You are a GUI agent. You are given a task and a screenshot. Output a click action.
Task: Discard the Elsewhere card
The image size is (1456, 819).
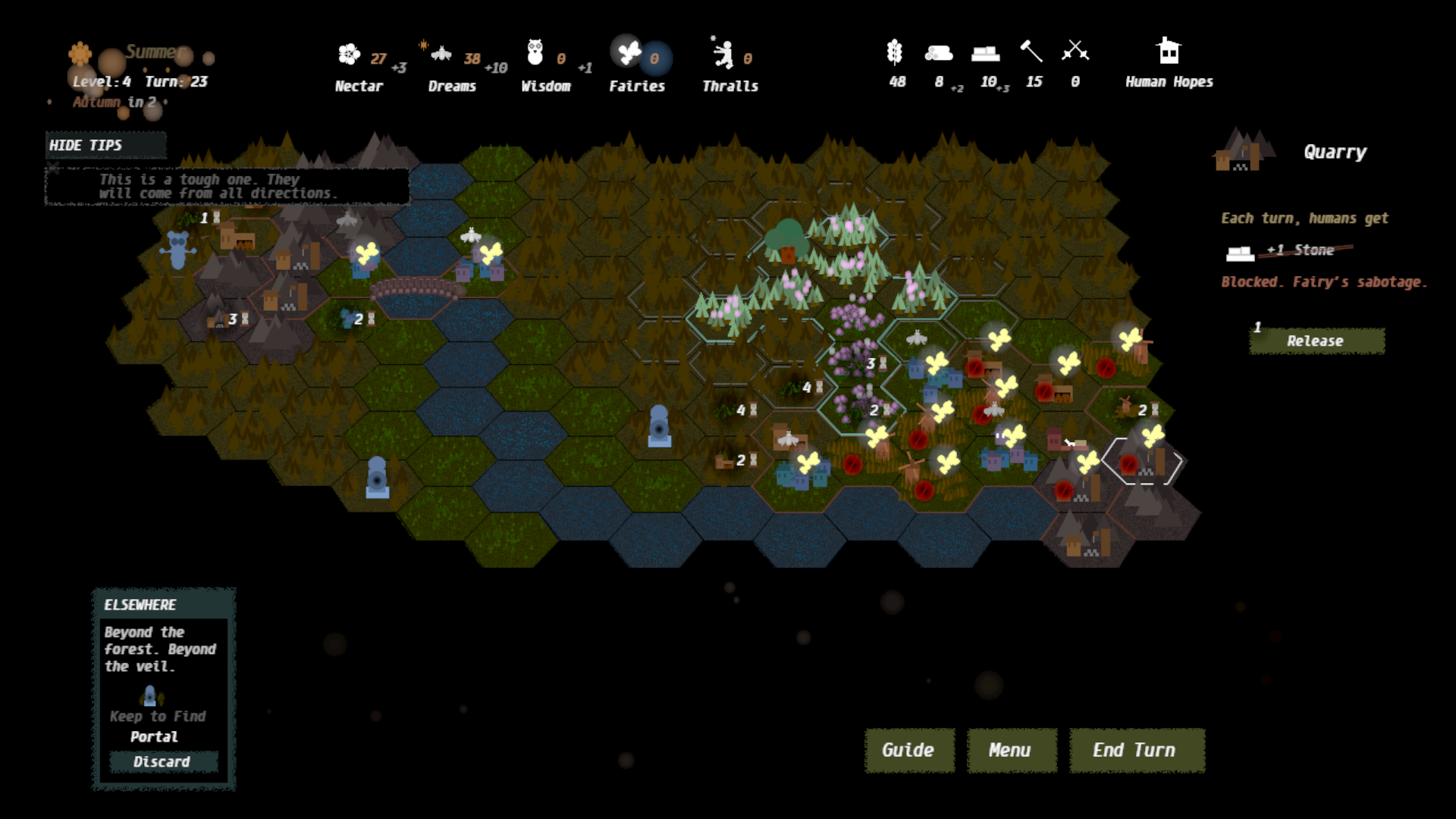coord(163,761)
